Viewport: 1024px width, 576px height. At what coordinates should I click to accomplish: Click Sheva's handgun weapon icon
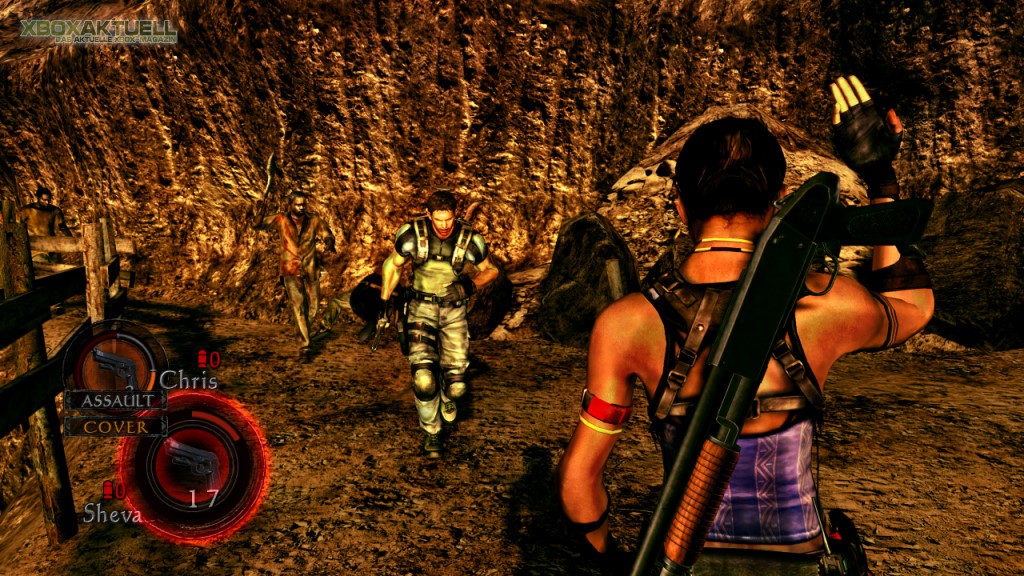(x=191, y=462)
